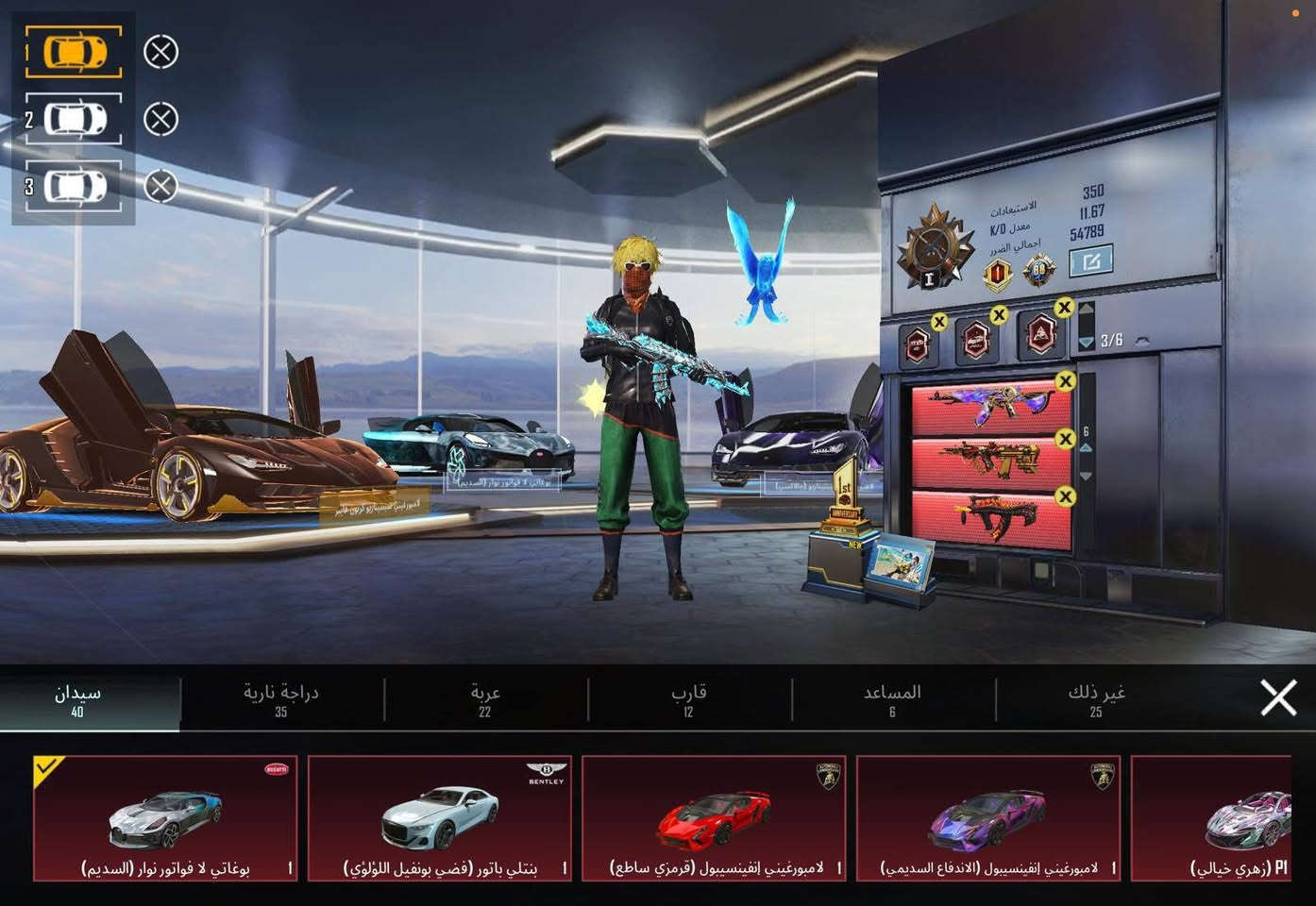
Task: Remove the car from display slot 2
Action: coord(160,119)
